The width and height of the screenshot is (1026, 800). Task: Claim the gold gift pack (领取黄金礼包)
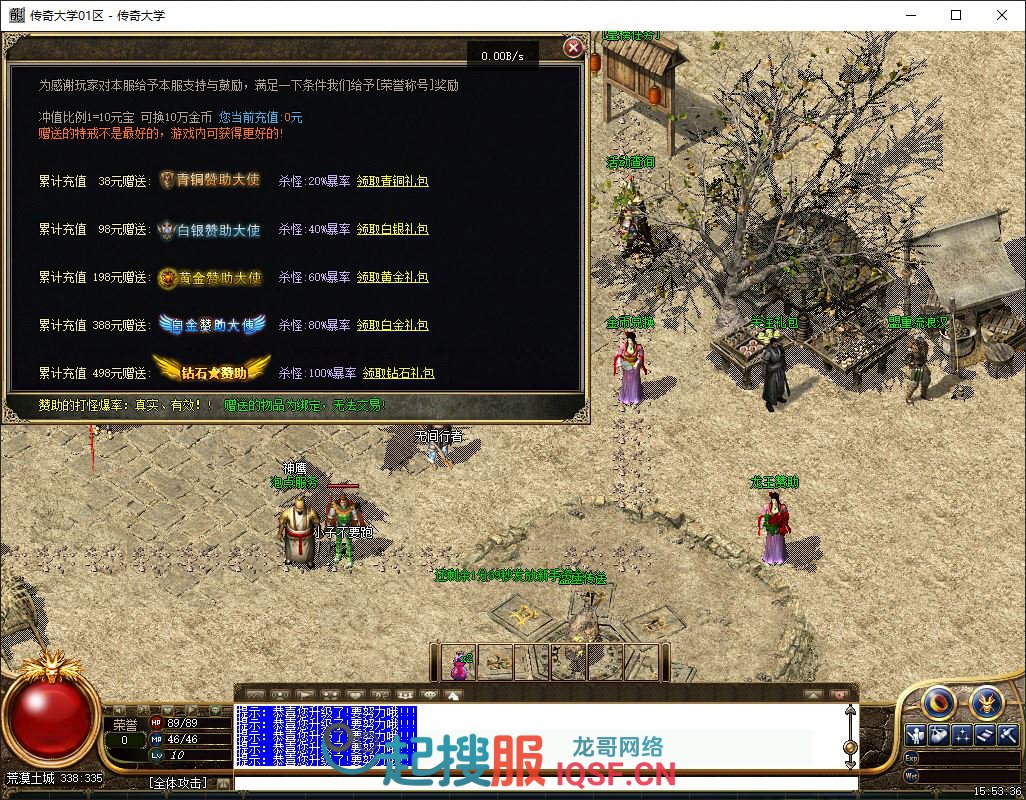(393, 277)
